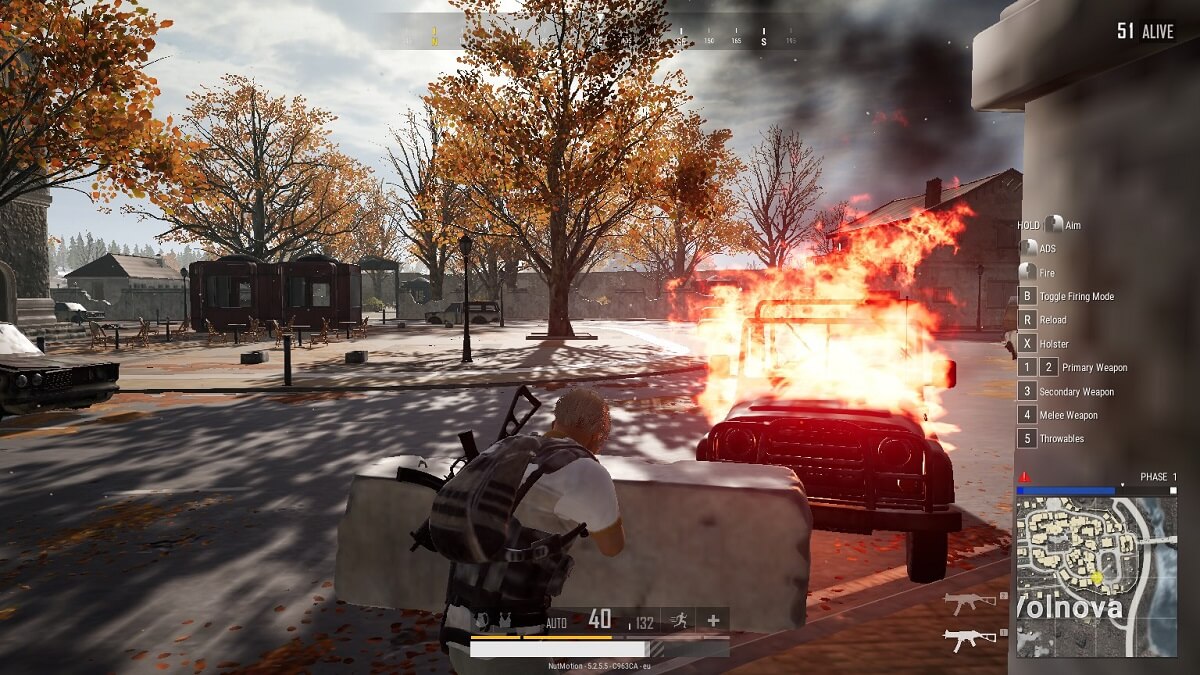Image resolution: width=1200 pixels, height=675 pixels.
Task: Select the plus healing icon
Action: pyautogui.click(x=713, y=621)
